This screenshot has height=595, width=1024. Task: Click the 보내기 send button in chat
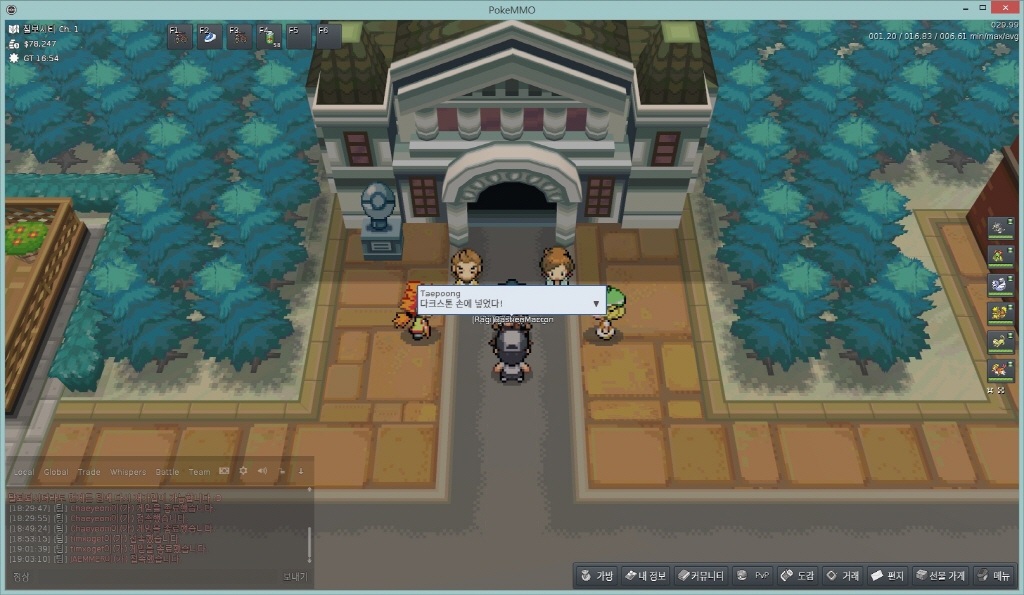click(x=294, y=577)
